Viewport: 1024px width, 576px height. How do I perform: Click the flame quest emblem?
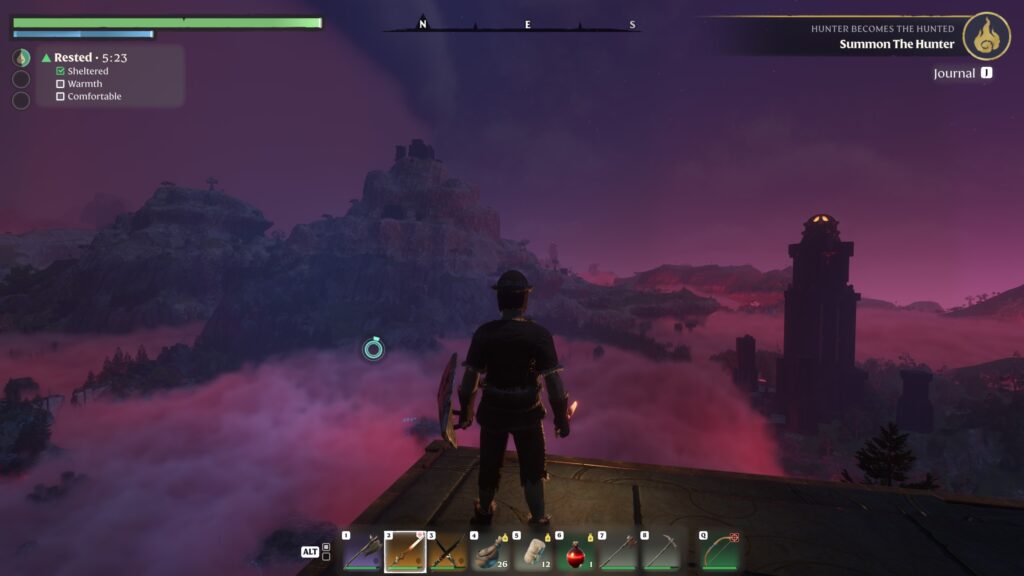click(986, 36)
